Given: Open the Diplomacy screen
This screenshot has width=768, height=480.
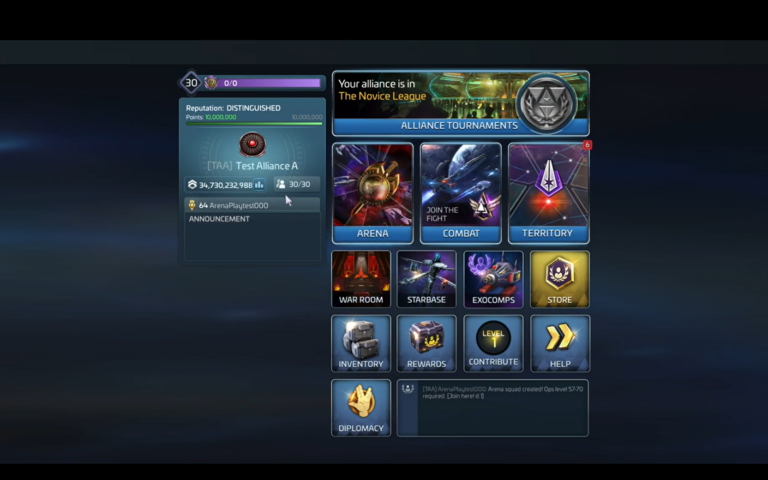Looking at the screenshot, I should [361, 407].
